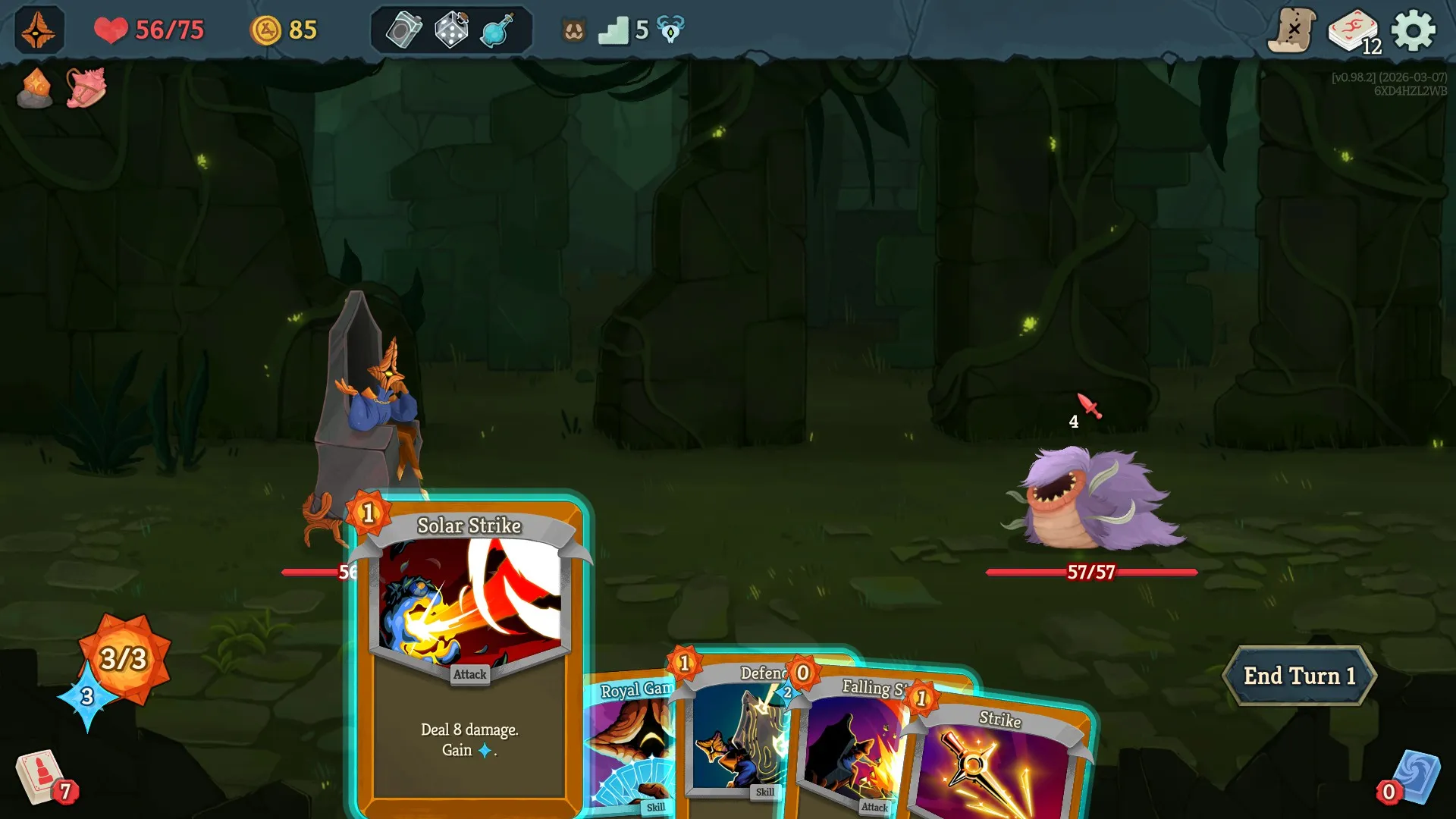This screenshot has height=819, width=1456.
Task: Click the brown pet face icon
Action: [x=574, y=30]
